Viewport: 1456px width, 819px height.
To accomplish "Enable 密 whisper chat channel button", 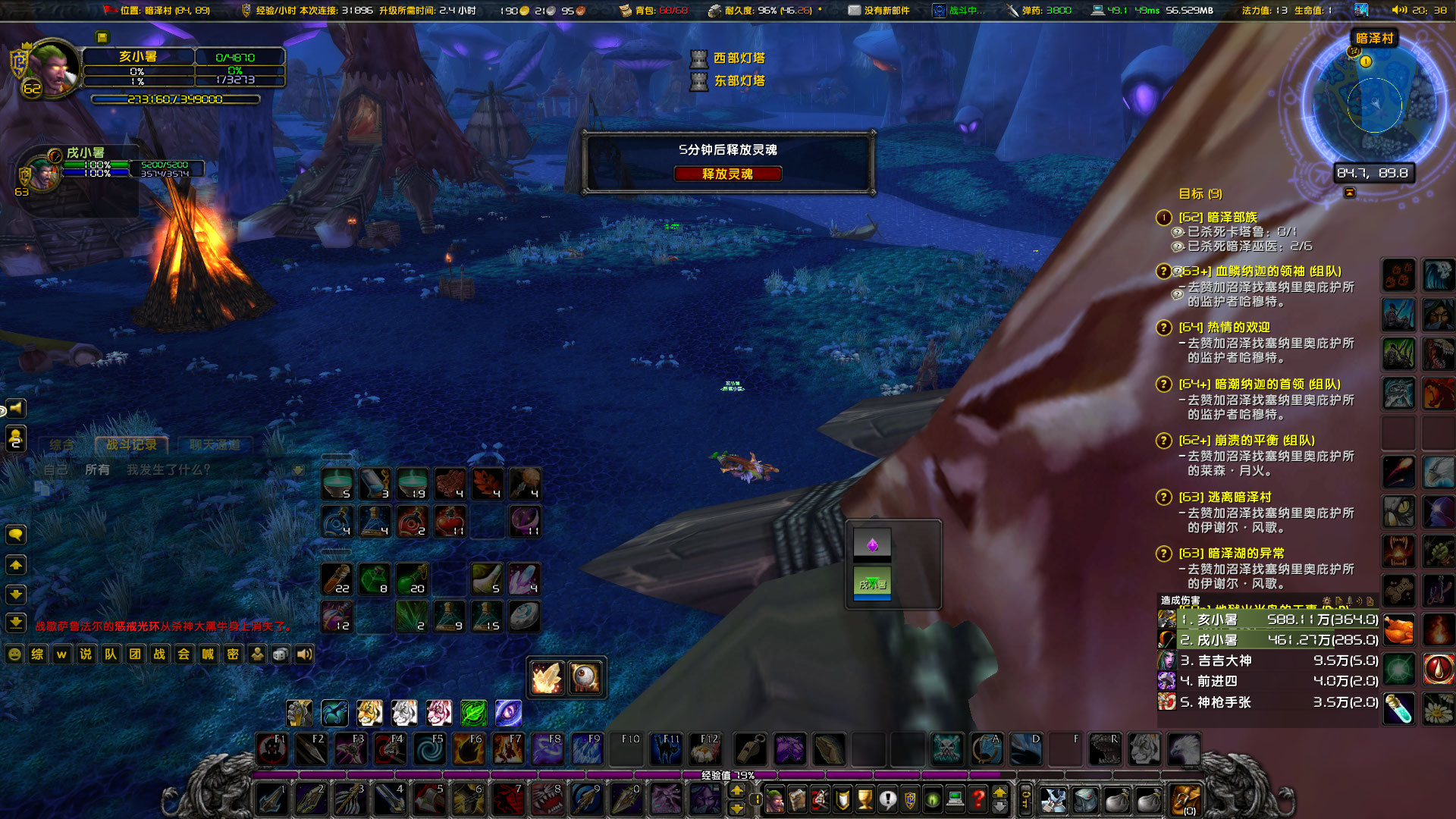I will [232, 654].
